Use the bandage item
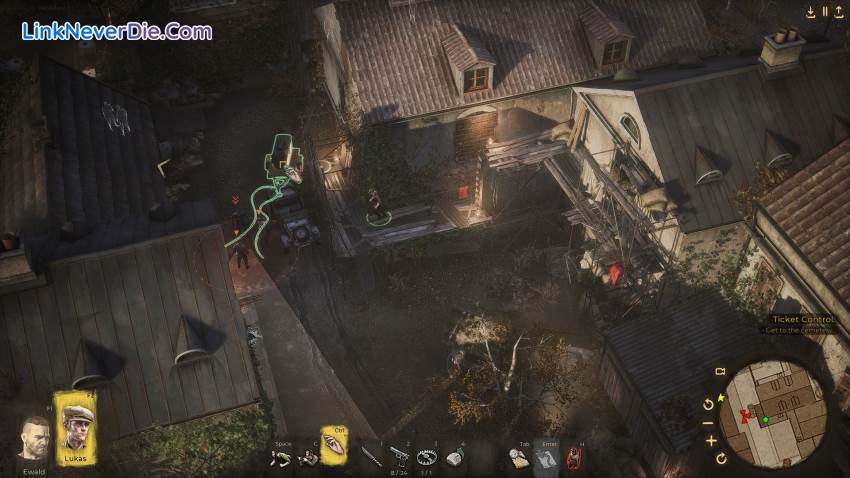The height and width of the screenshot is (478, 850). pyautogui.click(x=456, y=456)
